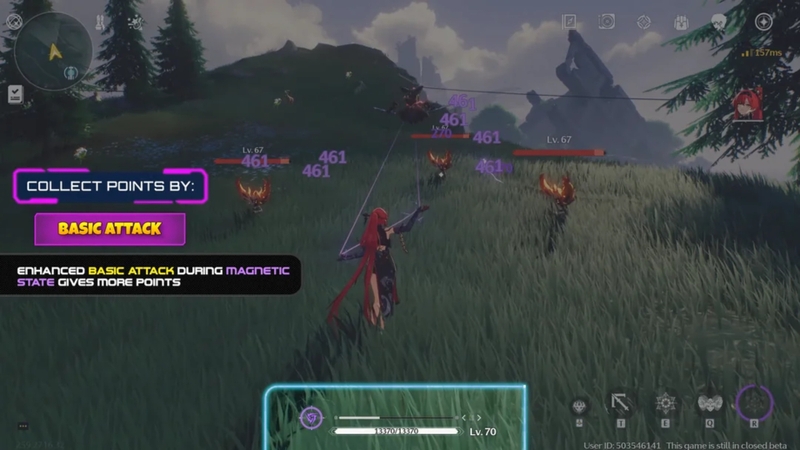This screenshot has height=450, width=800.
Task: Open the circular minimap
Action: click(x=53, y=51)
